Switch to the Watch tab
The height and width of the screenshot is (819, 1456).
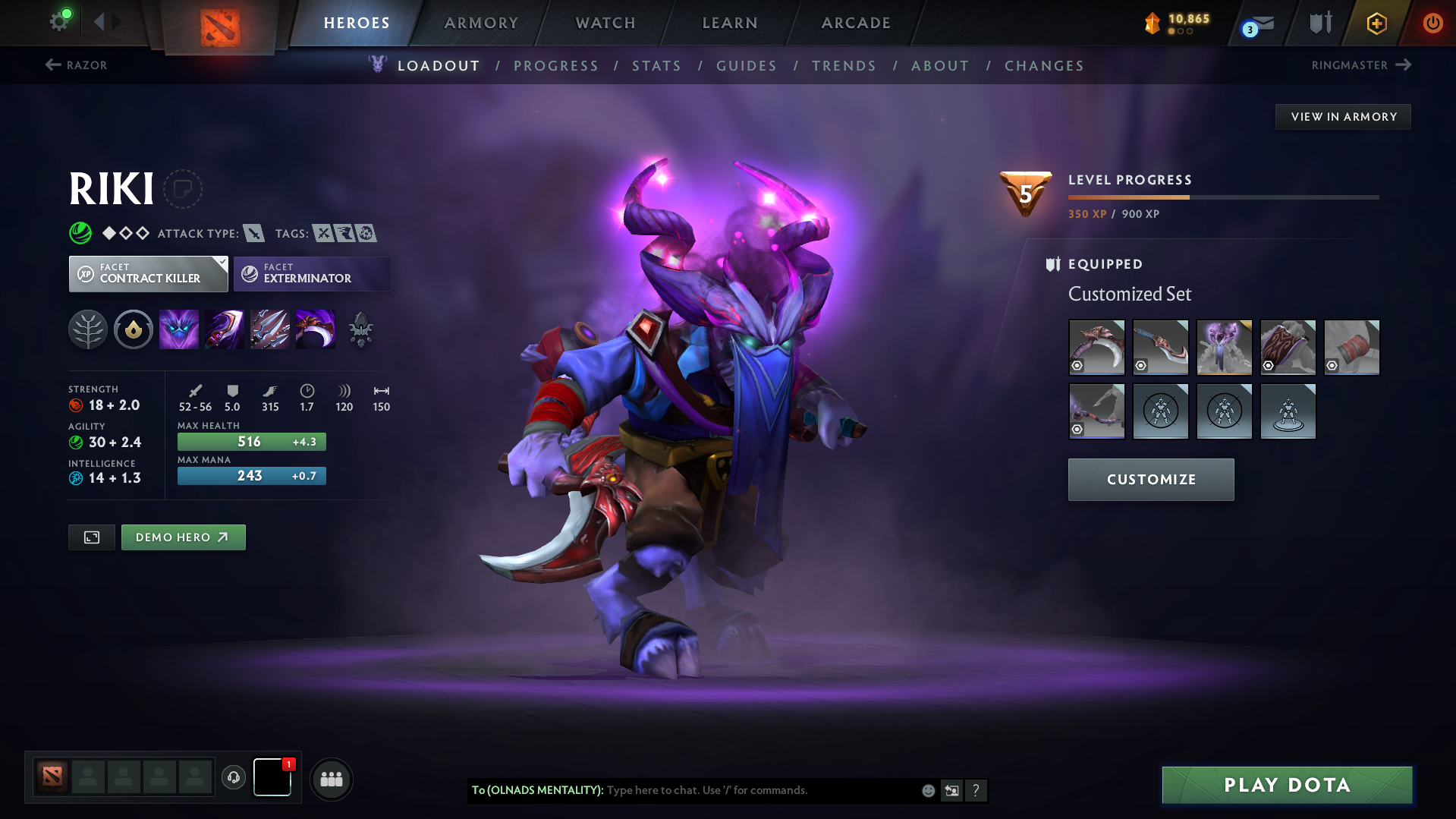(x=605, y=23)
